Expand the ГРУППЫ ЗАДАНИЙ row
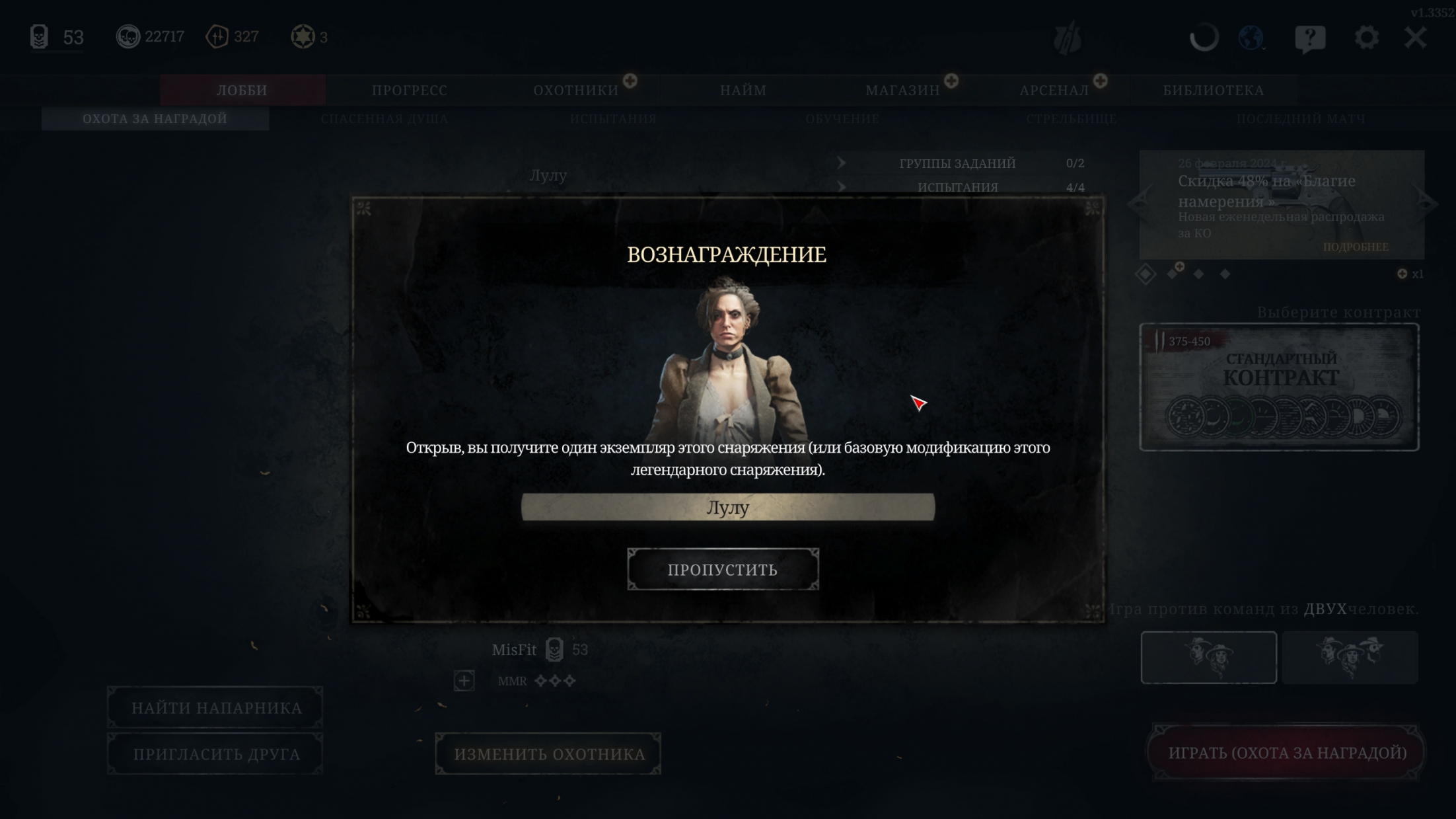 click(957, 163)
